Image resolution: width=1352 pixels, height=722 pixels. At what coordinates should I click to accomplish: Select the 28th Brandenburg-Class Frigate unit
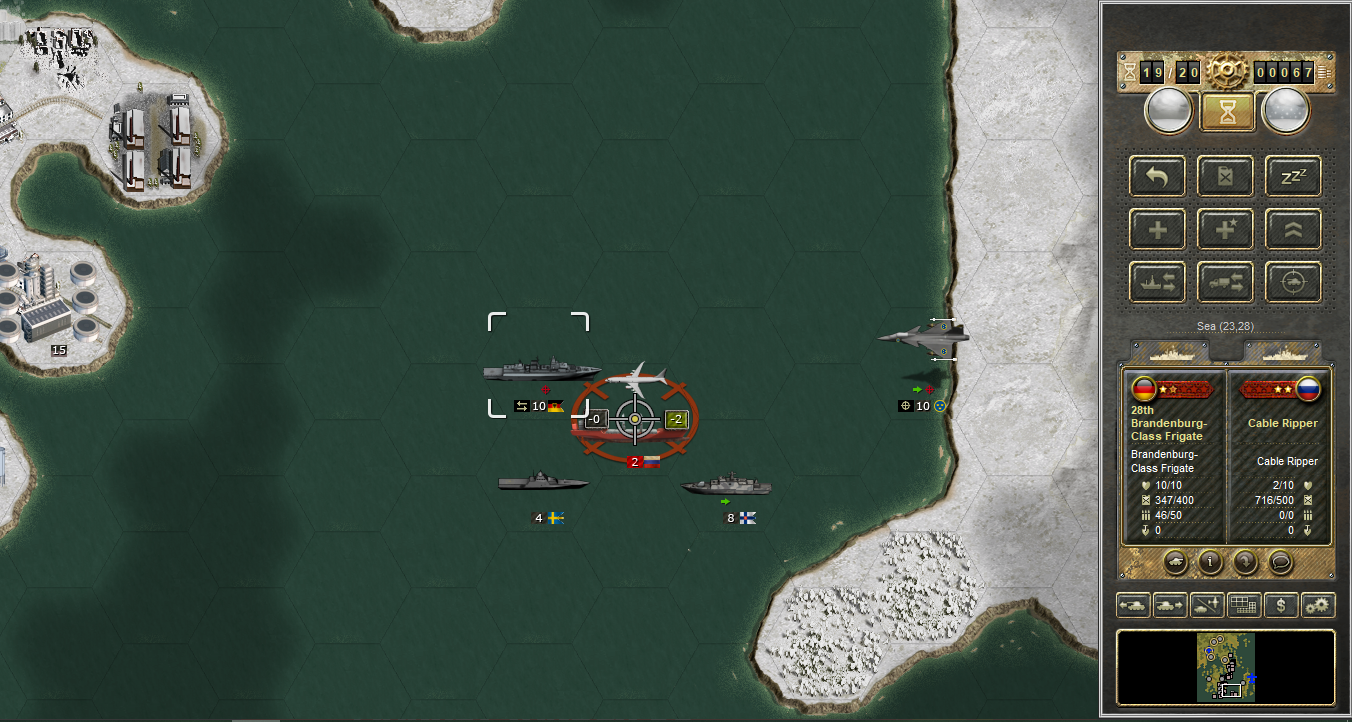coord(541,371)
